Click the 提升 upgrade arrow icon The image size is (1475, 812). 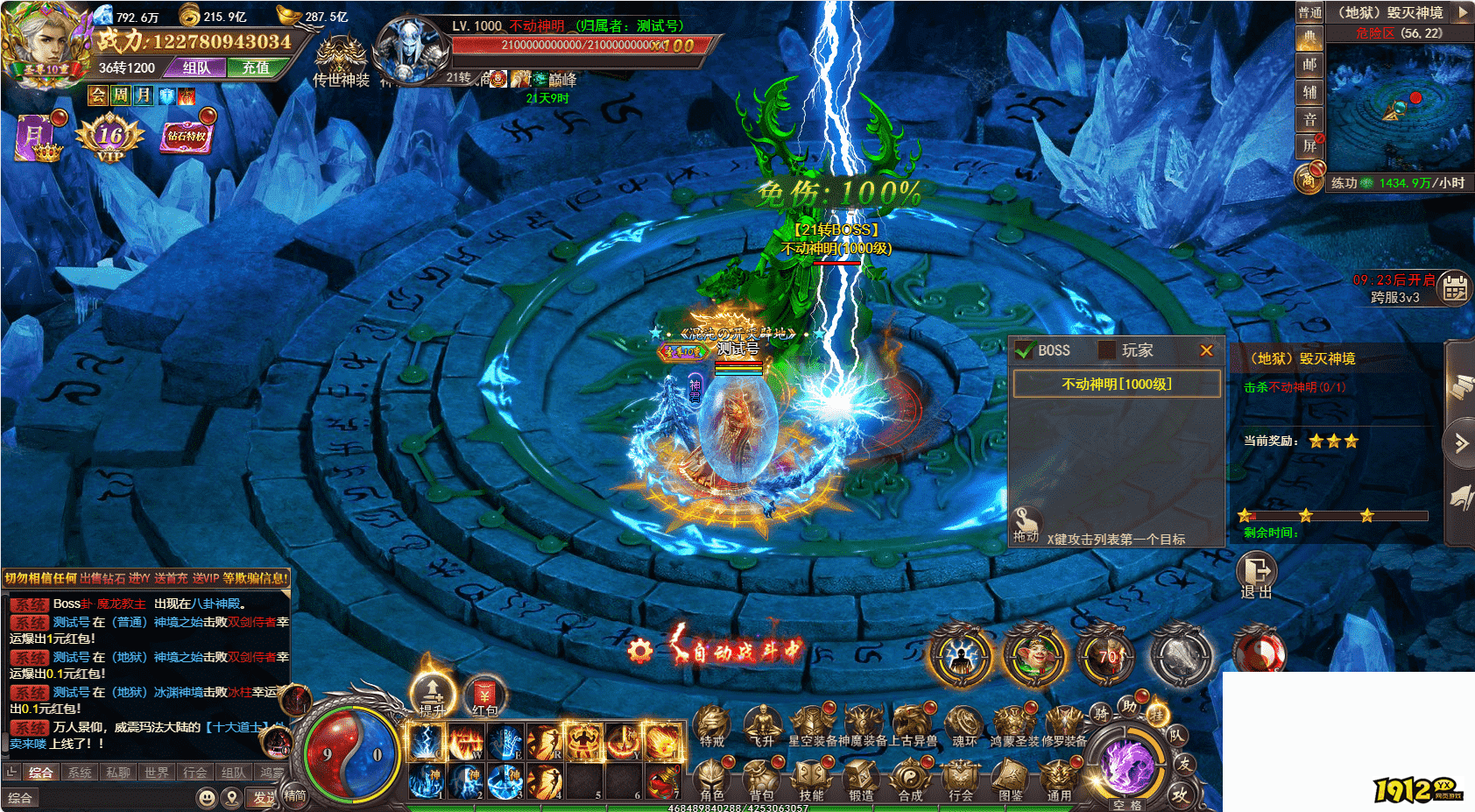point(433,694)
